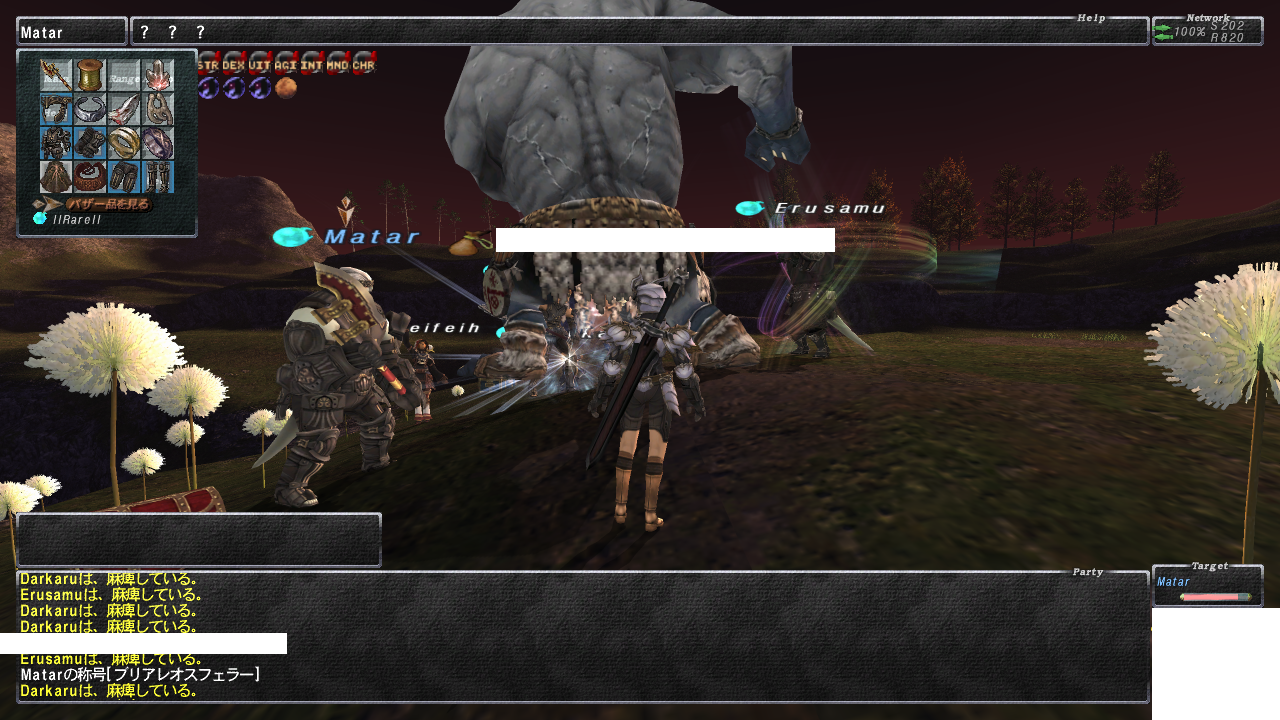The width and height of the screenshot is (1280, 720).
Task: Click the Network status panel
Action: tap(1207, 31)
